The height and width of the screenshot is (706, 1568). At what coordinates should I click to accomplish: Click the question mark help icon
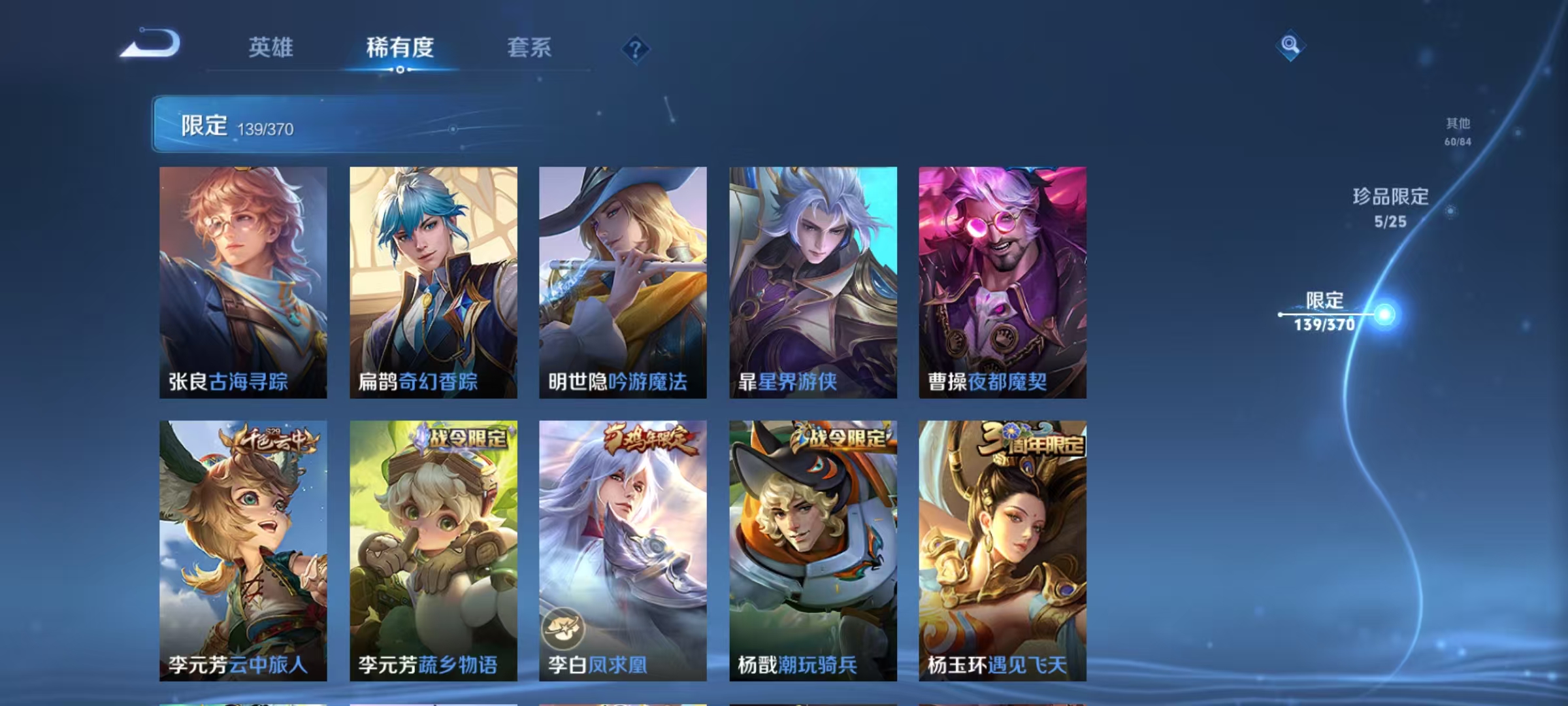coord(637,48)
